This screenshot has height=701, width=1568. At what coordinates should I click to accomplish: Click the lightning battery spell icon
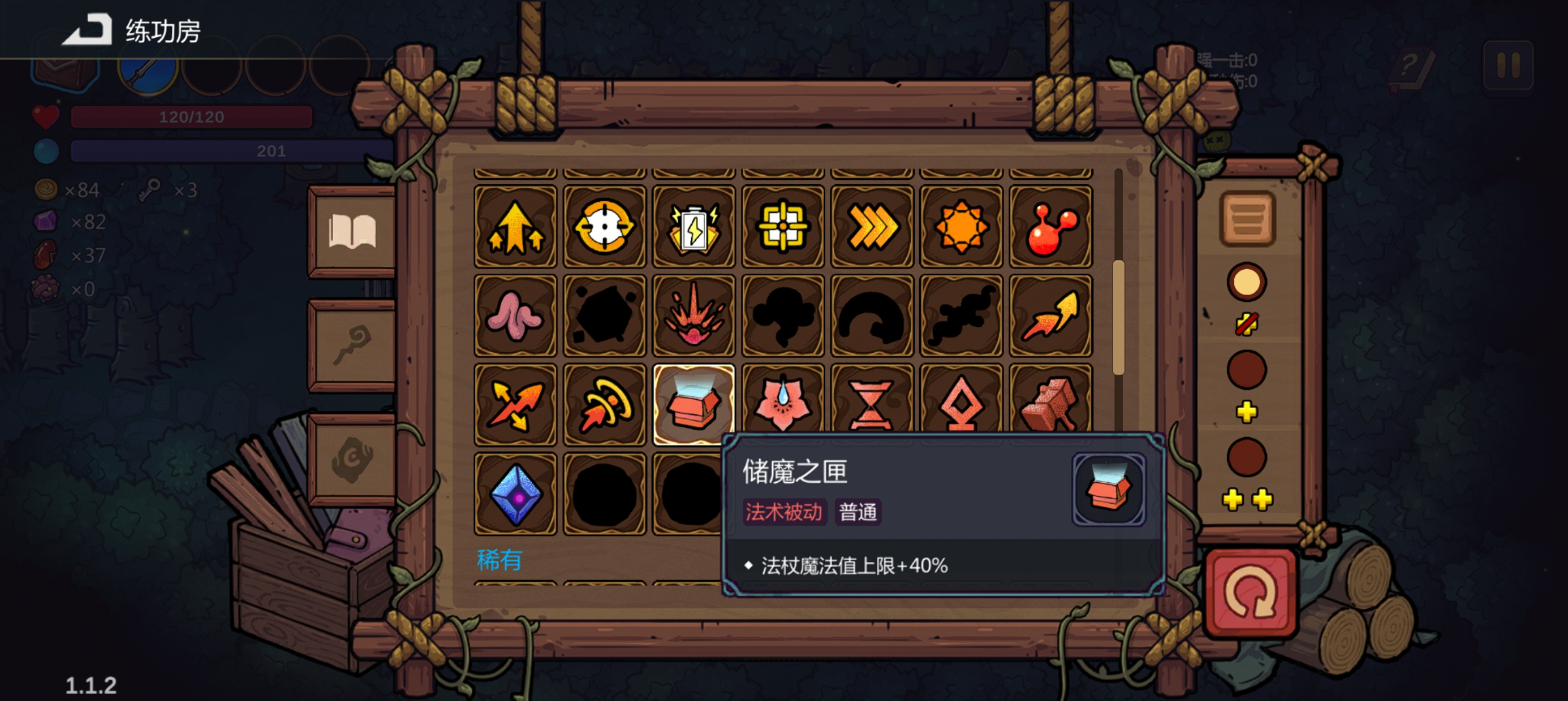[694, 228]
